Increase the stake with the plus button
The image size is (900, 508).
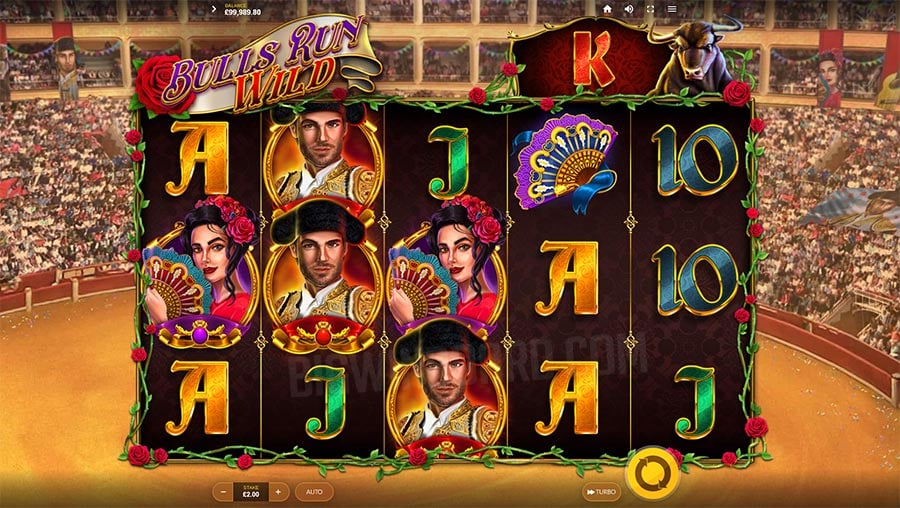[277, 492]
